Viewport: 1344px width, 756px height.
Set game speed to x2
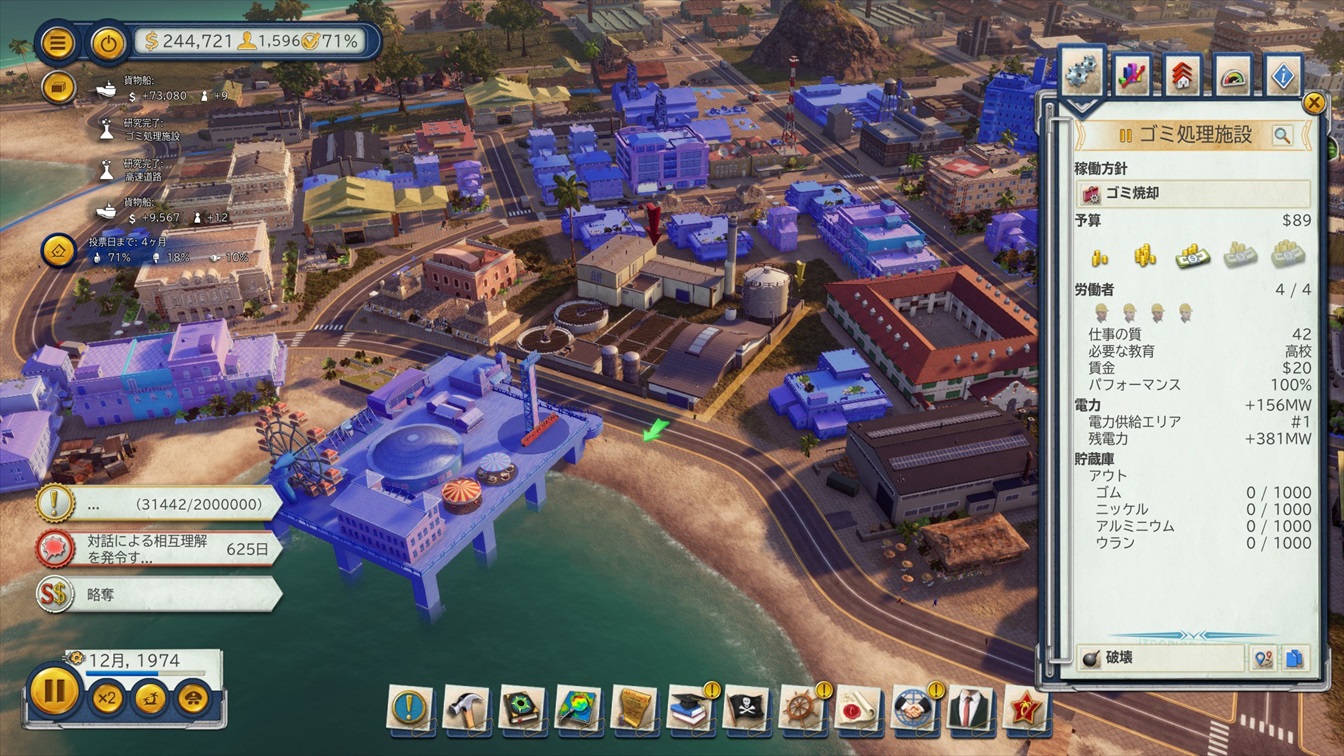[107, 697]
